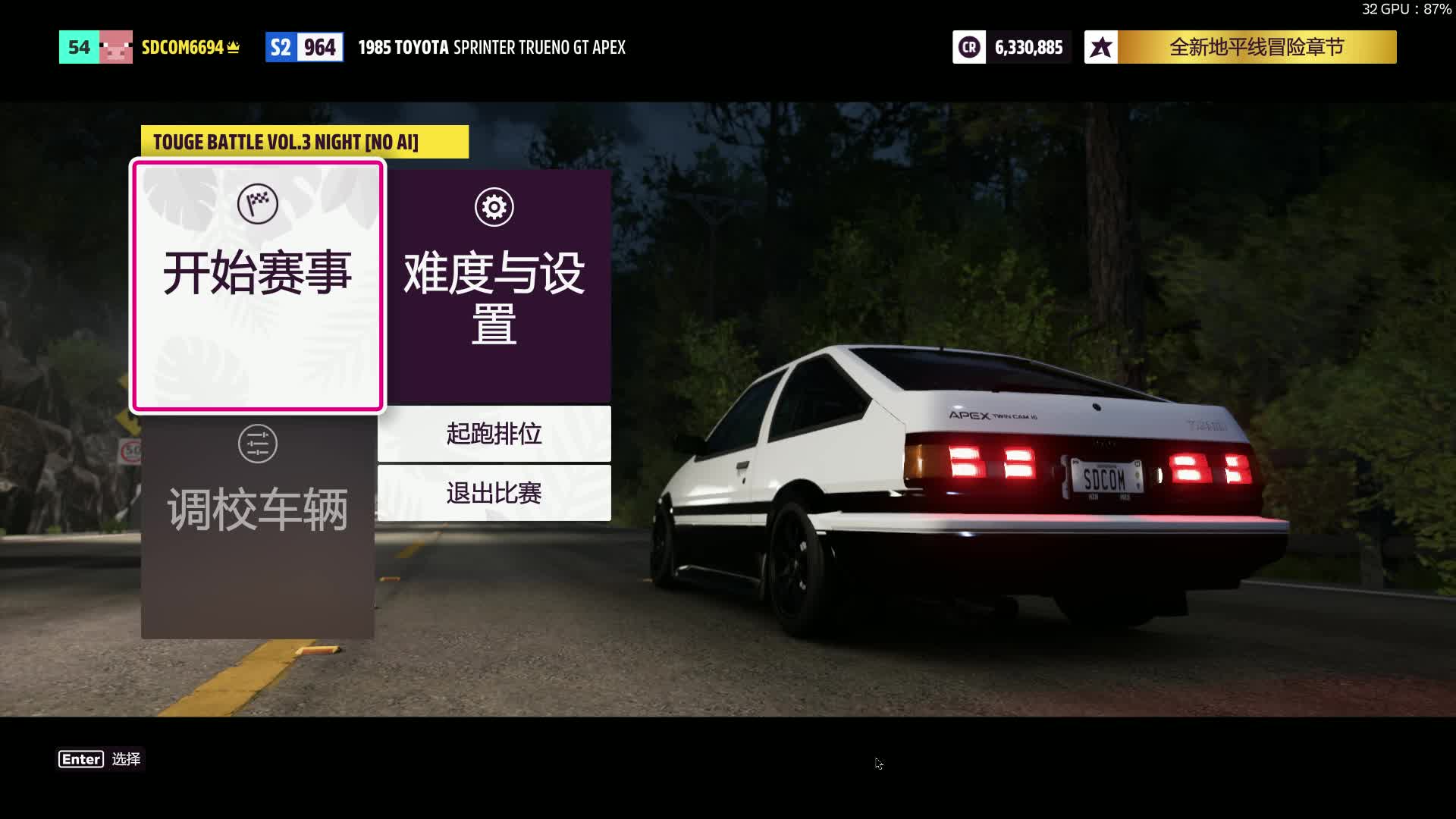The image size is (1456, 819).
Task: Select 起跑排位 option
Action: (x=494, y=435)
